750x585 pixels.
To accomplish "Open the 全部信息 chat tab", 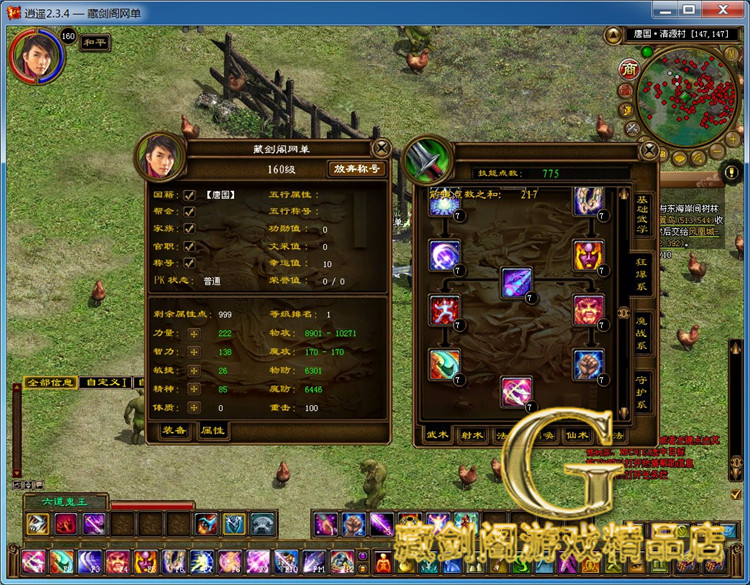I will tap(50, 382).
